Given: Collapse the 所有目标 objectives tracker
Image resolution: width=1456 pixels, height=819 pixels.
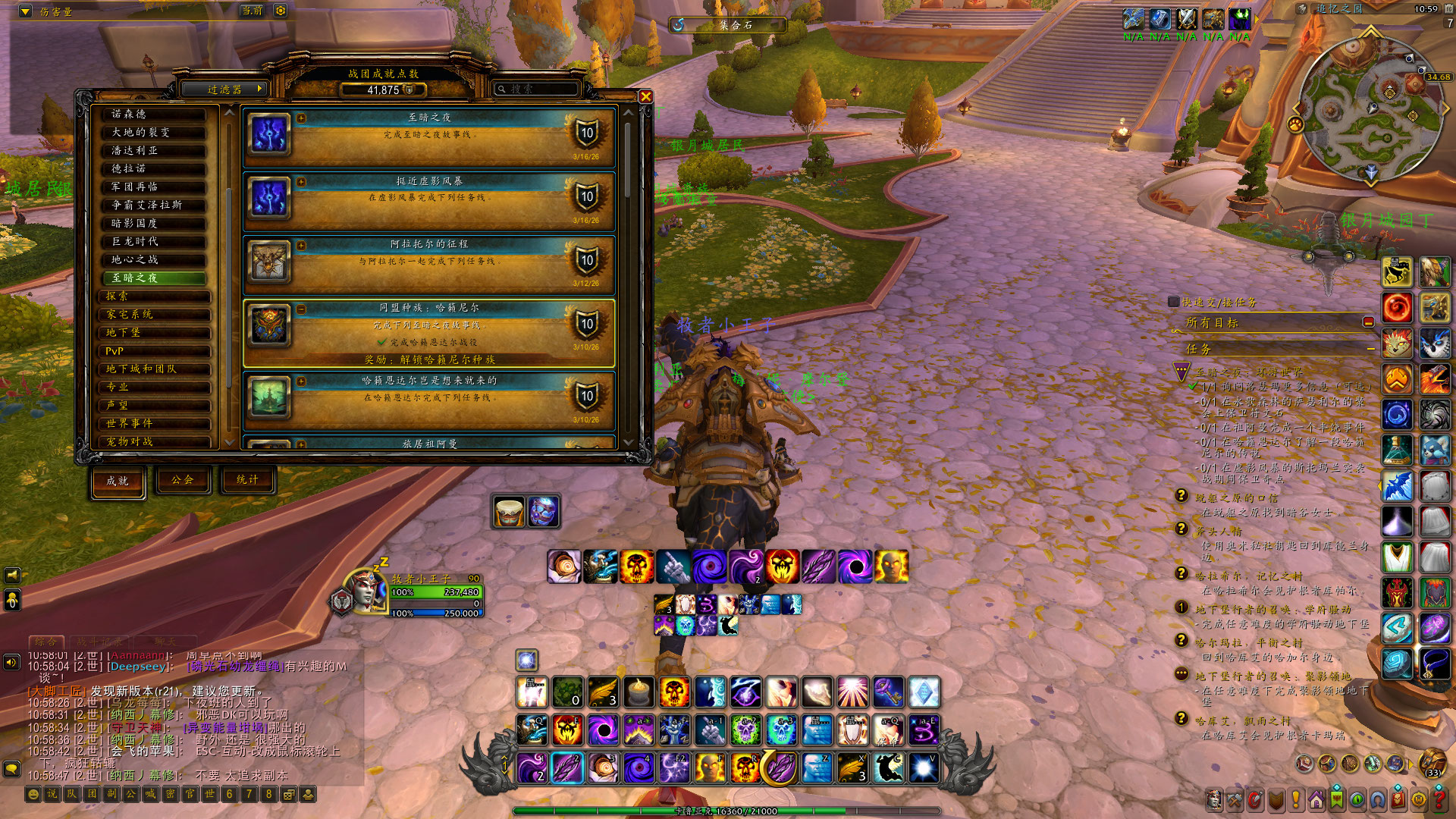Looking at the screenshot, I should point(1368,322).
